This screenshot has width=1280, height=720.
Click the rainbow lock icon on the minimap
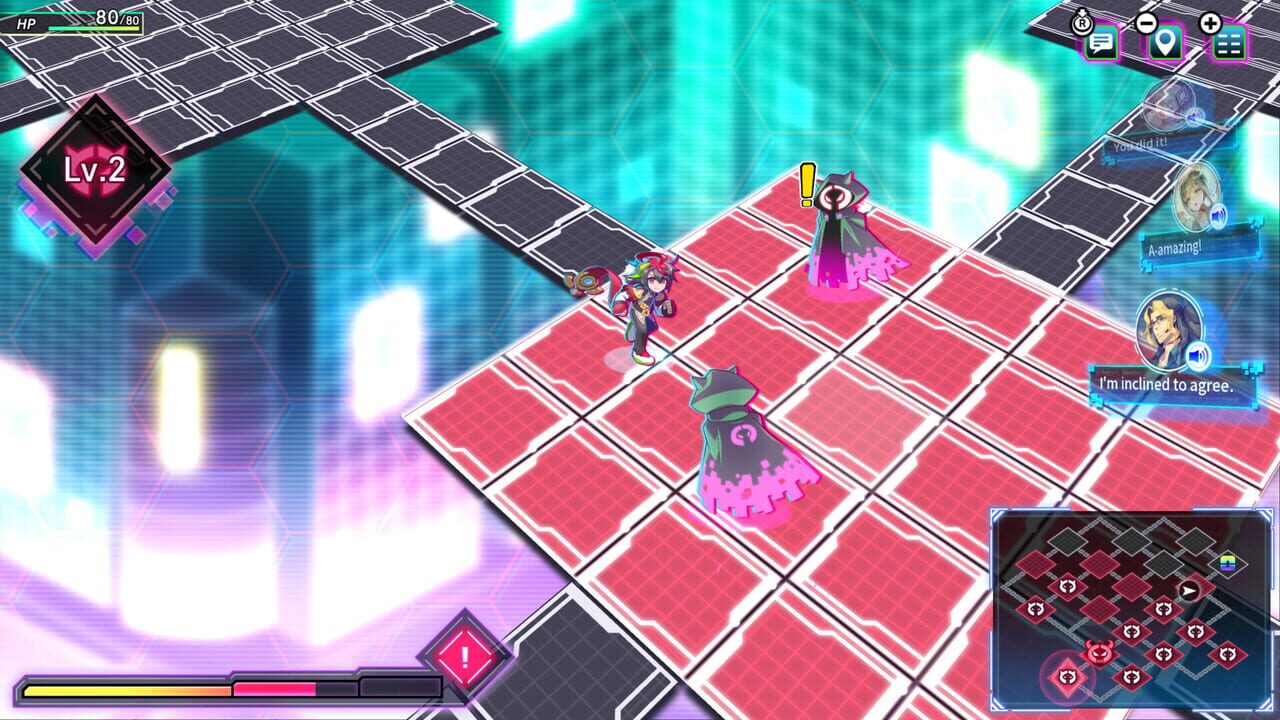(1227, 562)
